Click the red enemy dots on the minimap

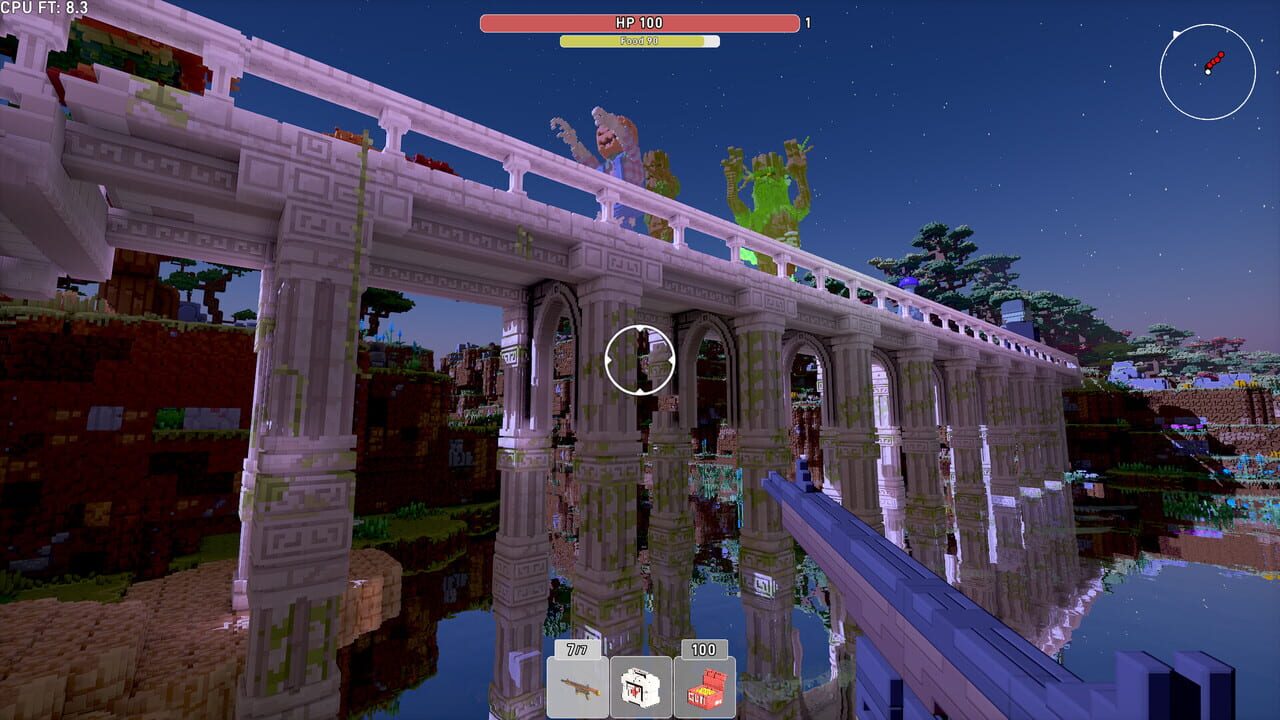[1216, 59]
